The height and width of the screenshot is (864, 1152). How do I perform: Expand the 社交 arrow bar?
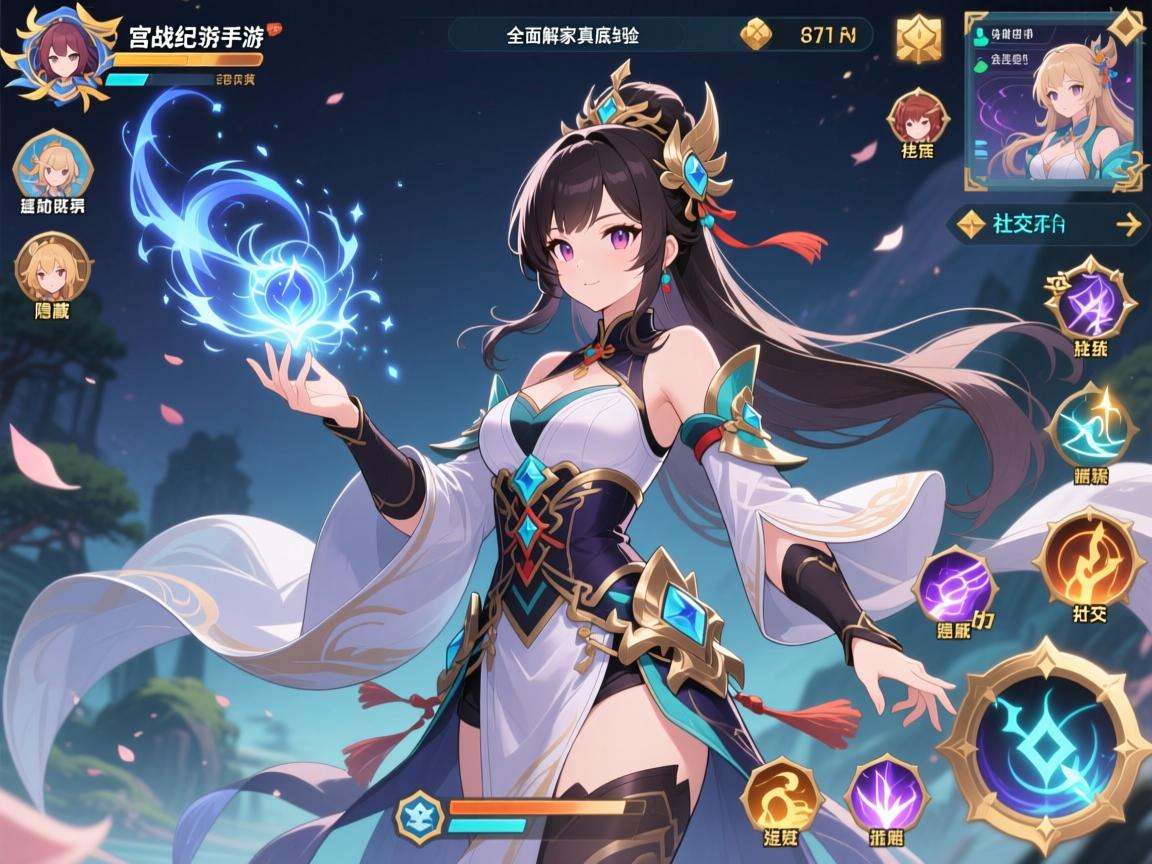(1046, 224)
